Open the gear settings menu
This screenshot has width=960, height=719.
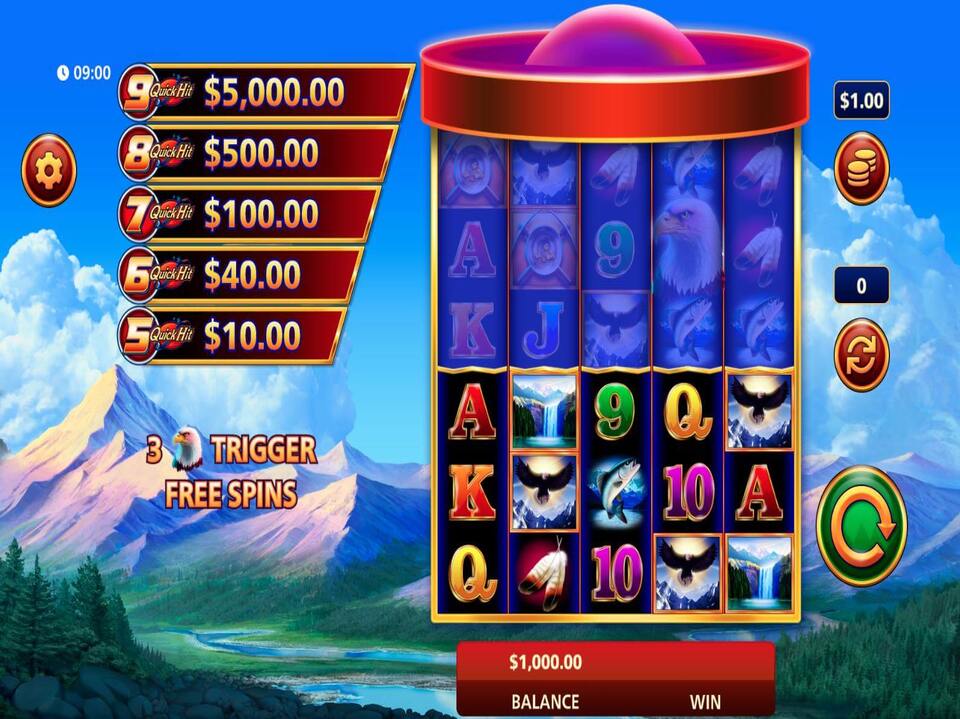pos(48,170)
